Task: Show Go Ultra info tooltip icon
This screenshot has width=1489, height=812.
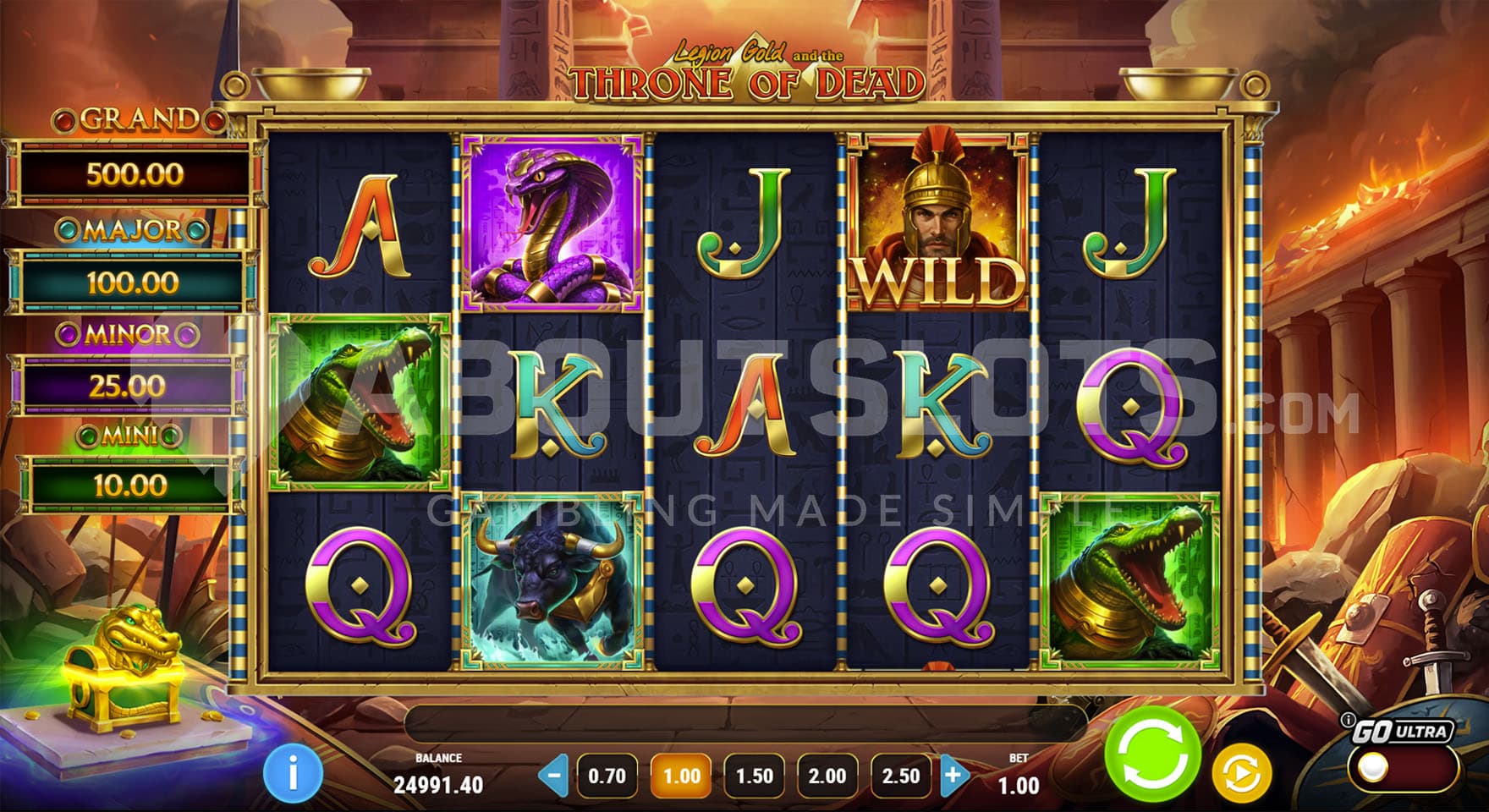Action: pos(1348,721)
